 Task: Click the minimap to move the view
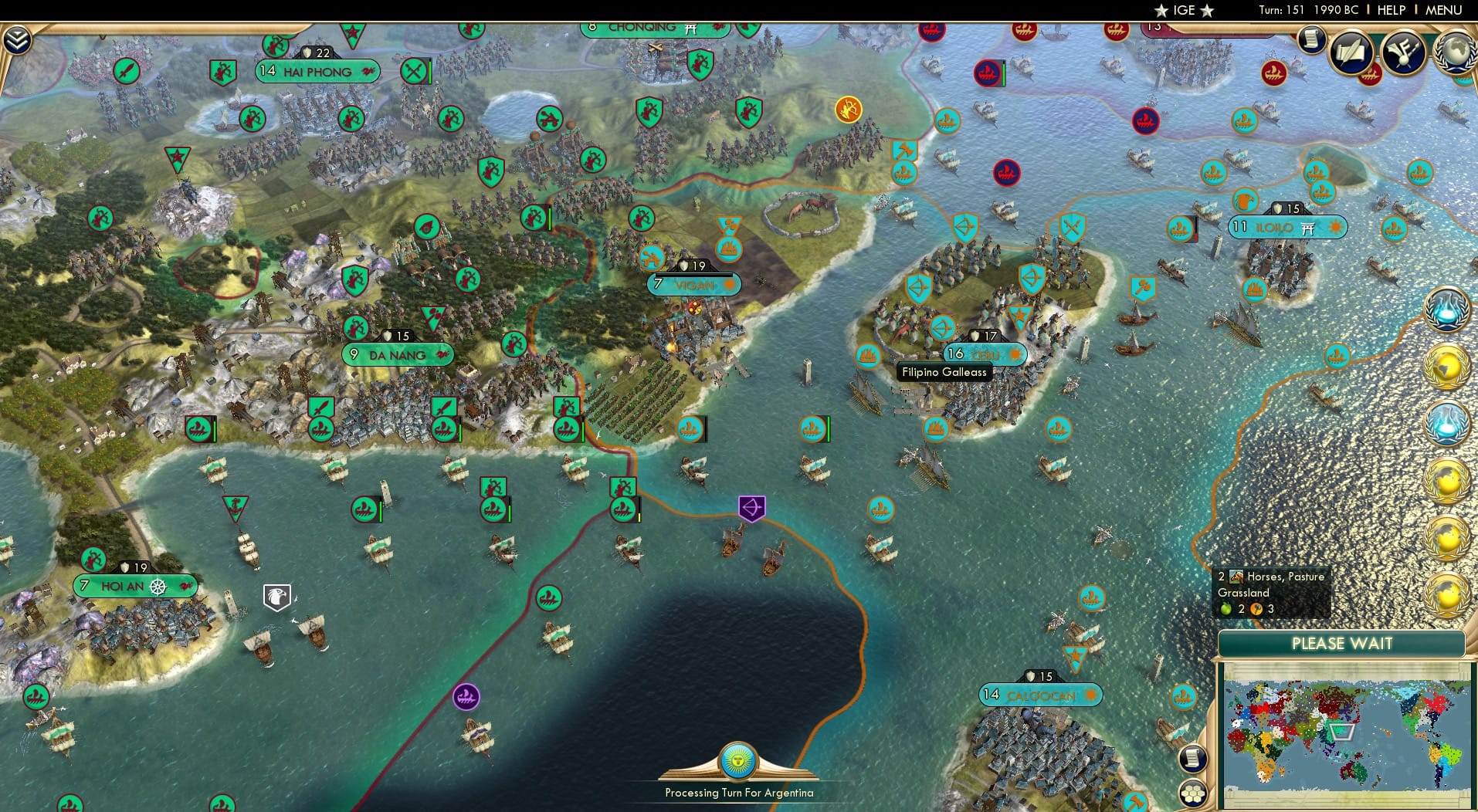pyautogui.click(x=1344, y=729)
